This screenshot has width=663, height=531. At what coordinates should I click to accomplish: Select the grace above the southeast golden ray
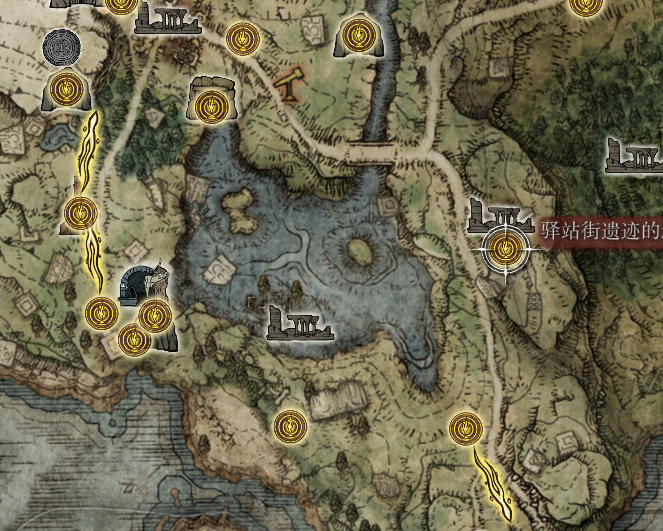[x=464, y=429]
